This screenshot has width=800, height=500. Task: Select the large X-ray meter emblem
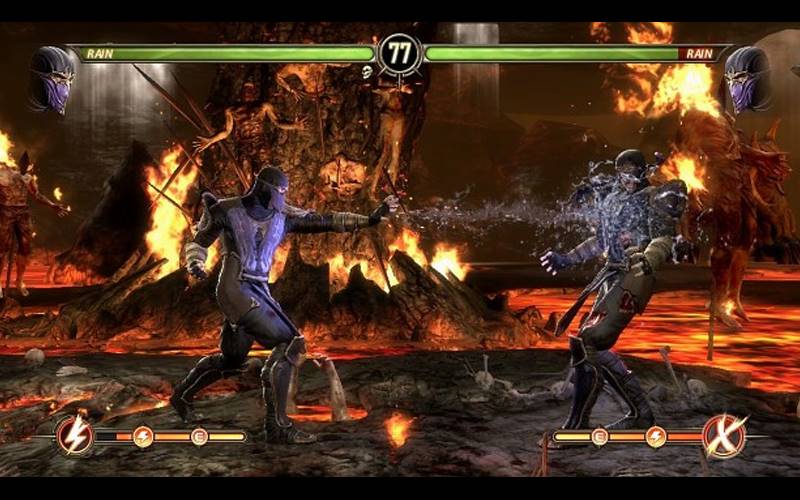[x=724, y=435]
